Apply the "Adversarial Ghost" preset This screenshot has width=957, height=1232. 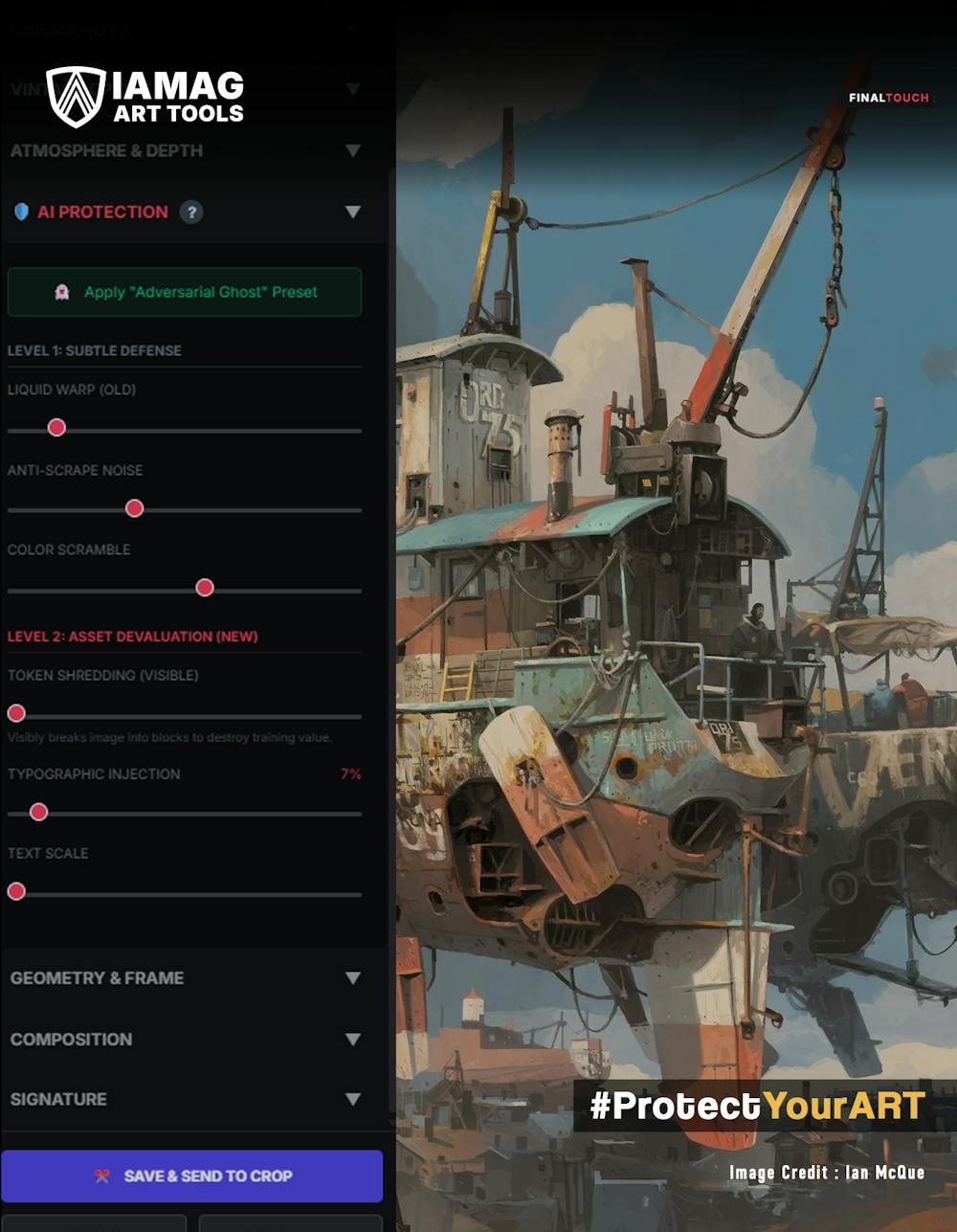tap(185, 292)
